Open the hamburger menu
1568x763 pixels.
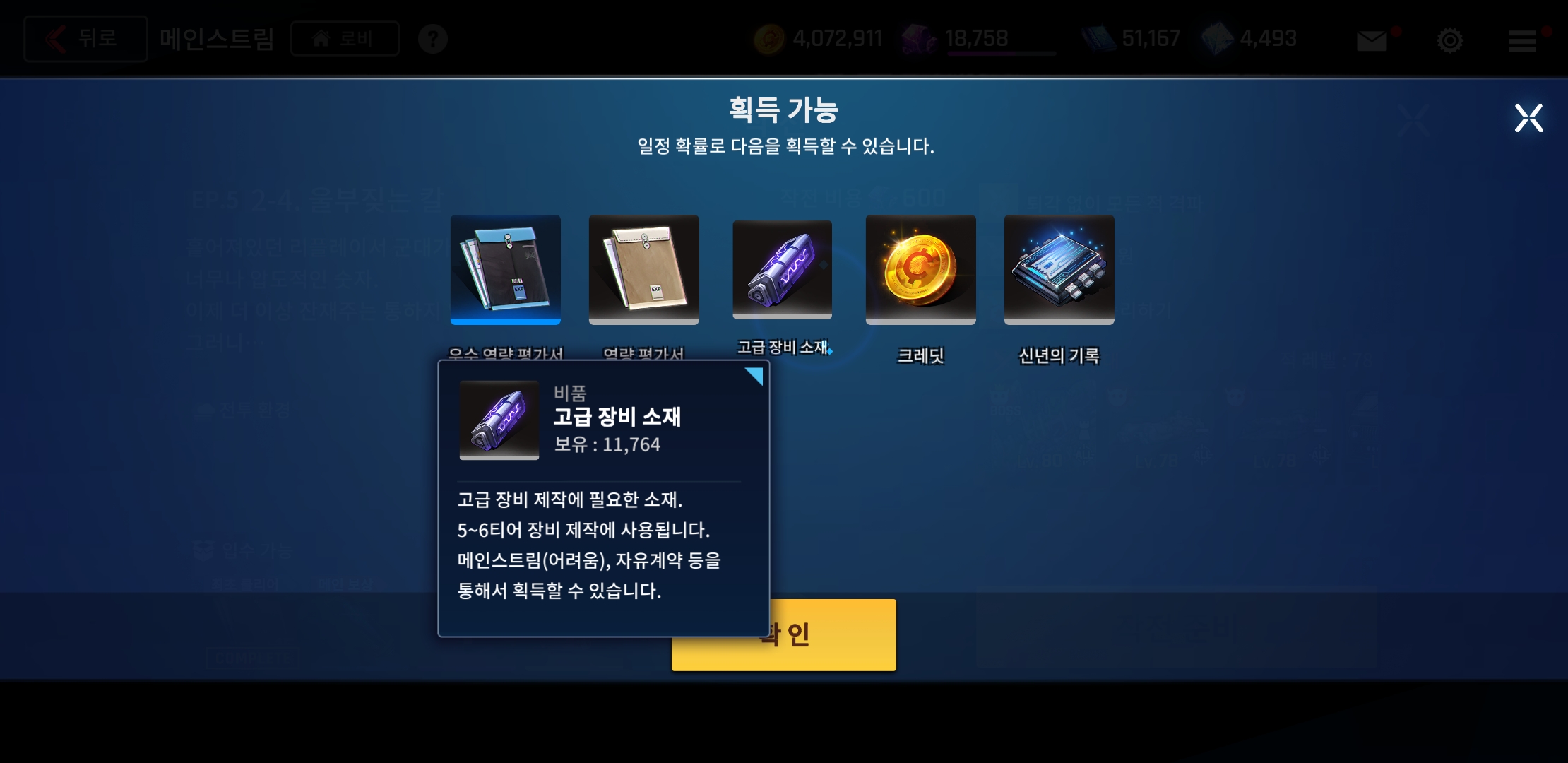(1523, 39)
